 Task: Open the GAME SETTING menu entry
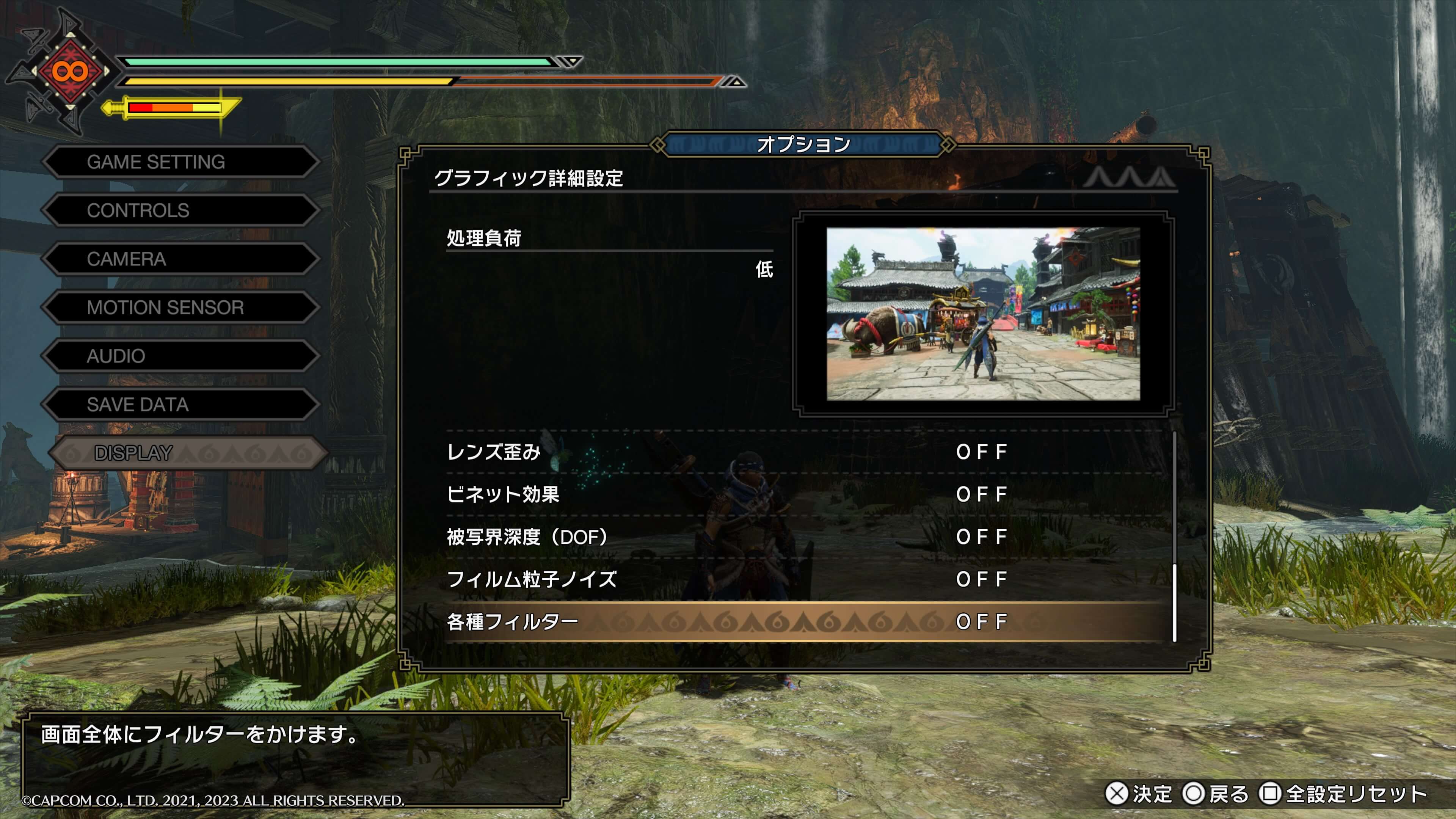pyautogui.click(x=180, y=162)
